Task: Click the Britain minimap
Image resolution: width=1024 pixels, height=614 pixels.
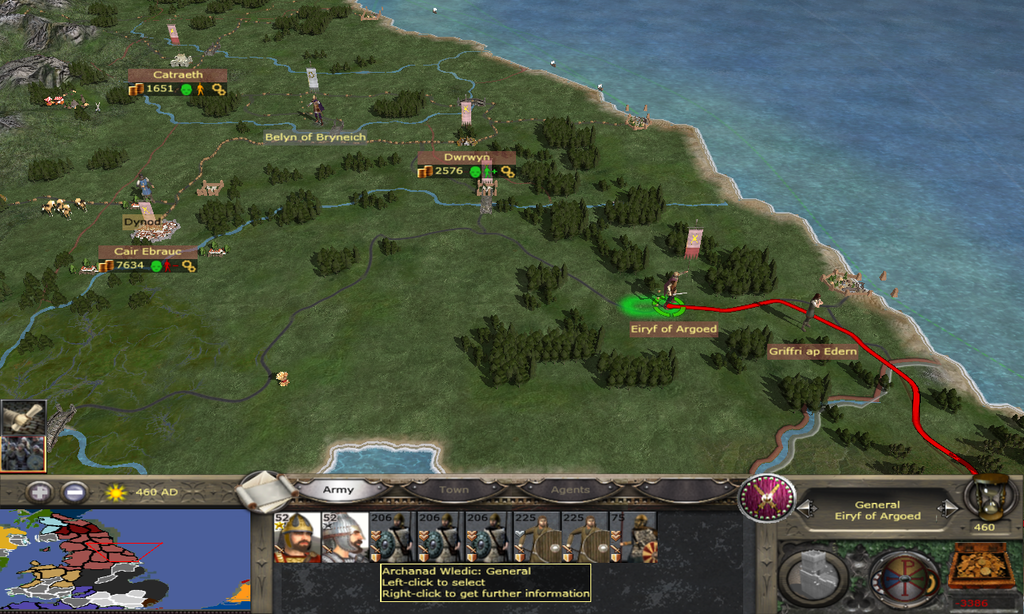Action: [125, 560]
